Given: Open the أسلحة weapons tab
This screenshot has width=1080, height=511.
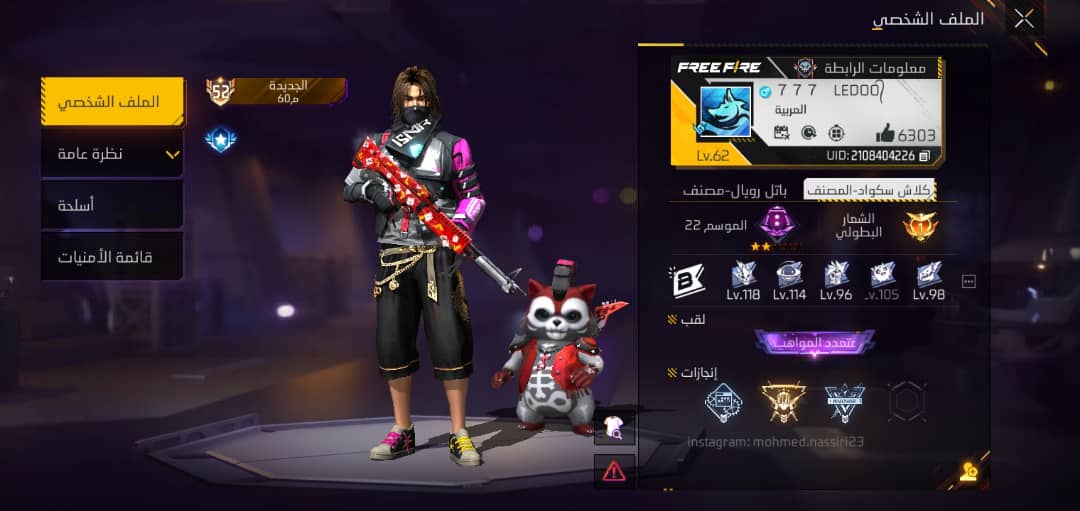Looking at the screenshot, I should pyautogui.click(x=112, y=206).
